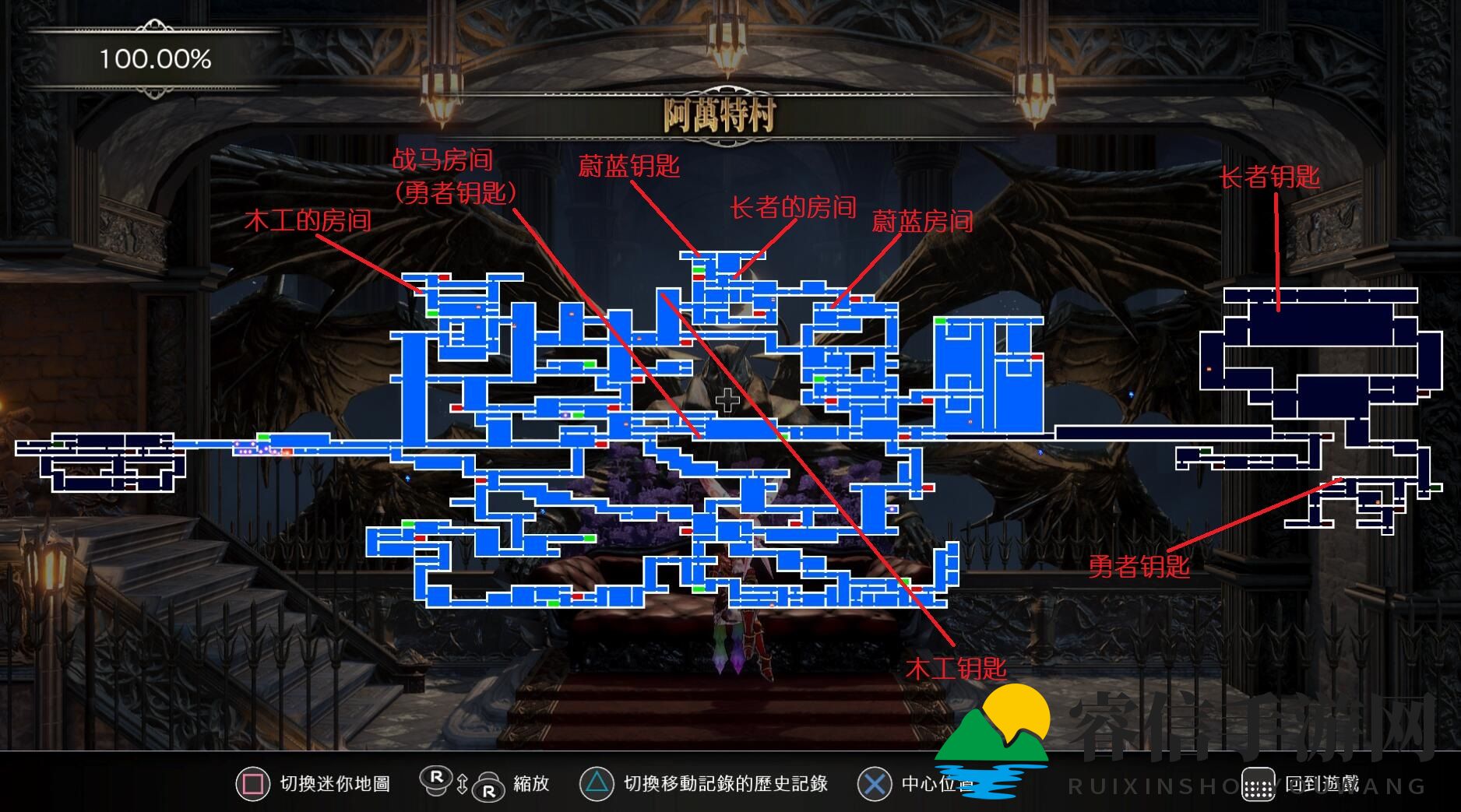Click the 长者钥匙 label on the map
Image resolution: width=1461 pixels, height=812 pixels.
1270,178
